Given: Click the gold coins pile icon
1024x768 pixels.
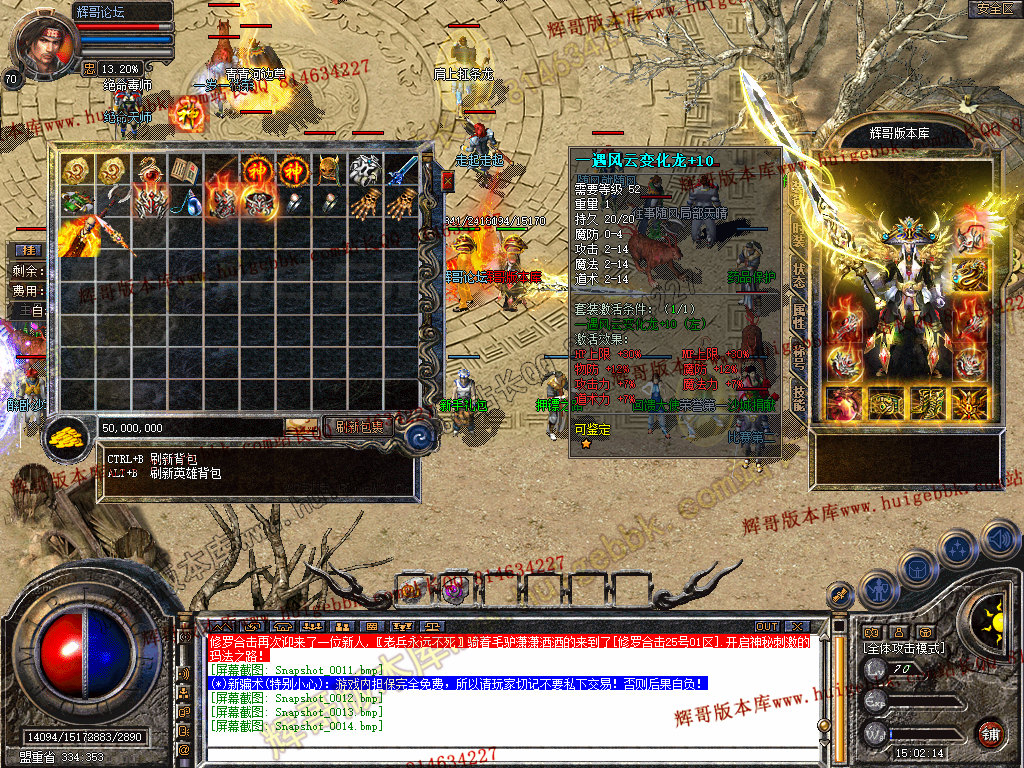Looking at the screenshot, I should click(x=67, y=436).
